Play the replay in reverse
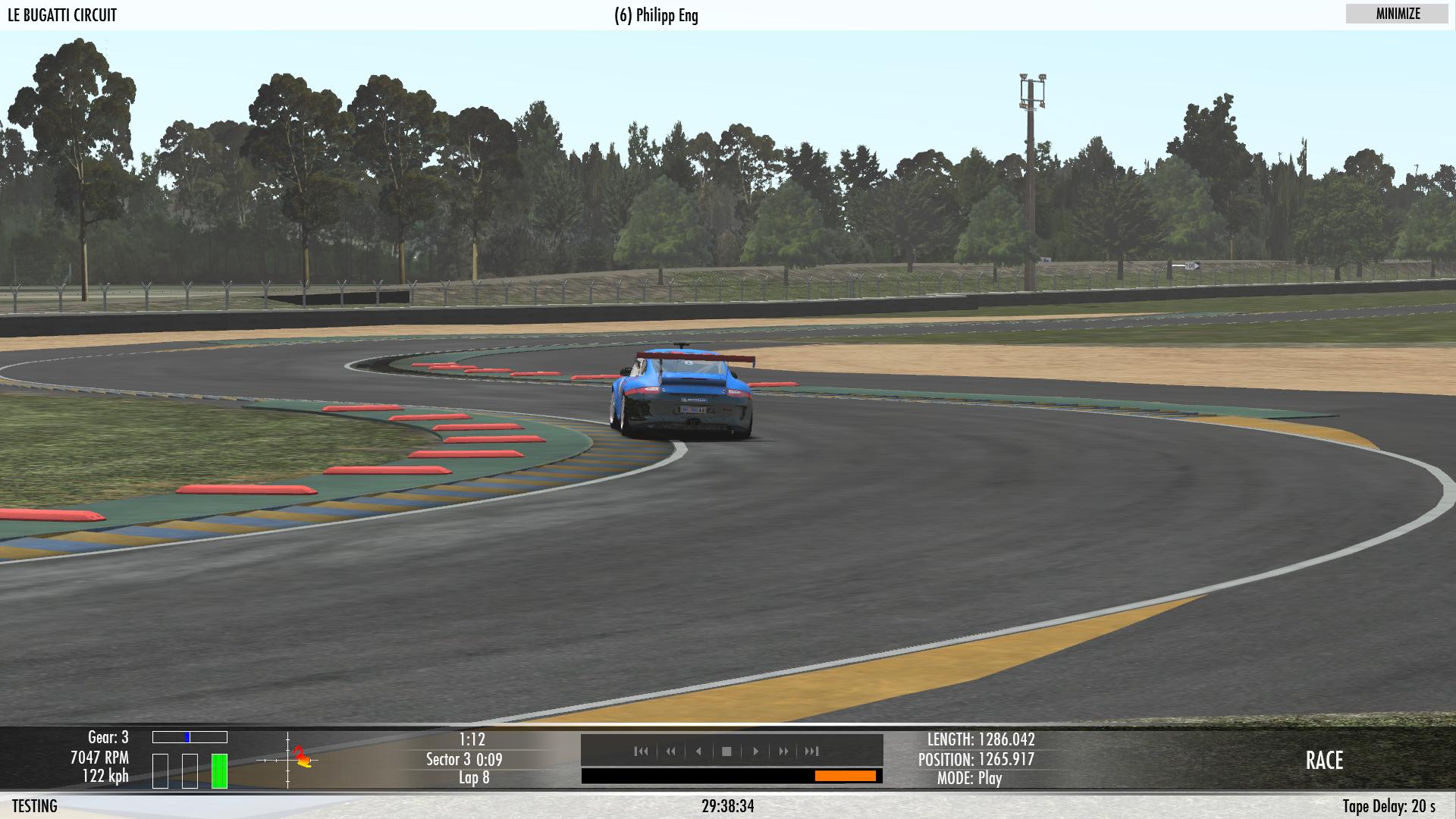This screenshot has width=1456, height=819. click(698, 752)
